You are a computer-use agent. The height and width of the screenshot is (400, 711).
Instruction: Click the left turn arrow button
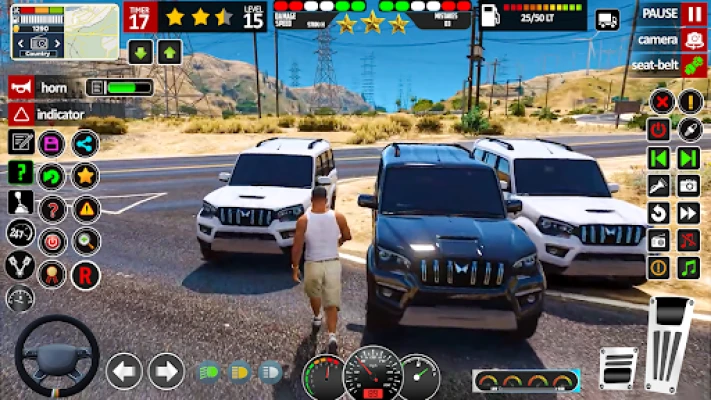tap(124, 371)
